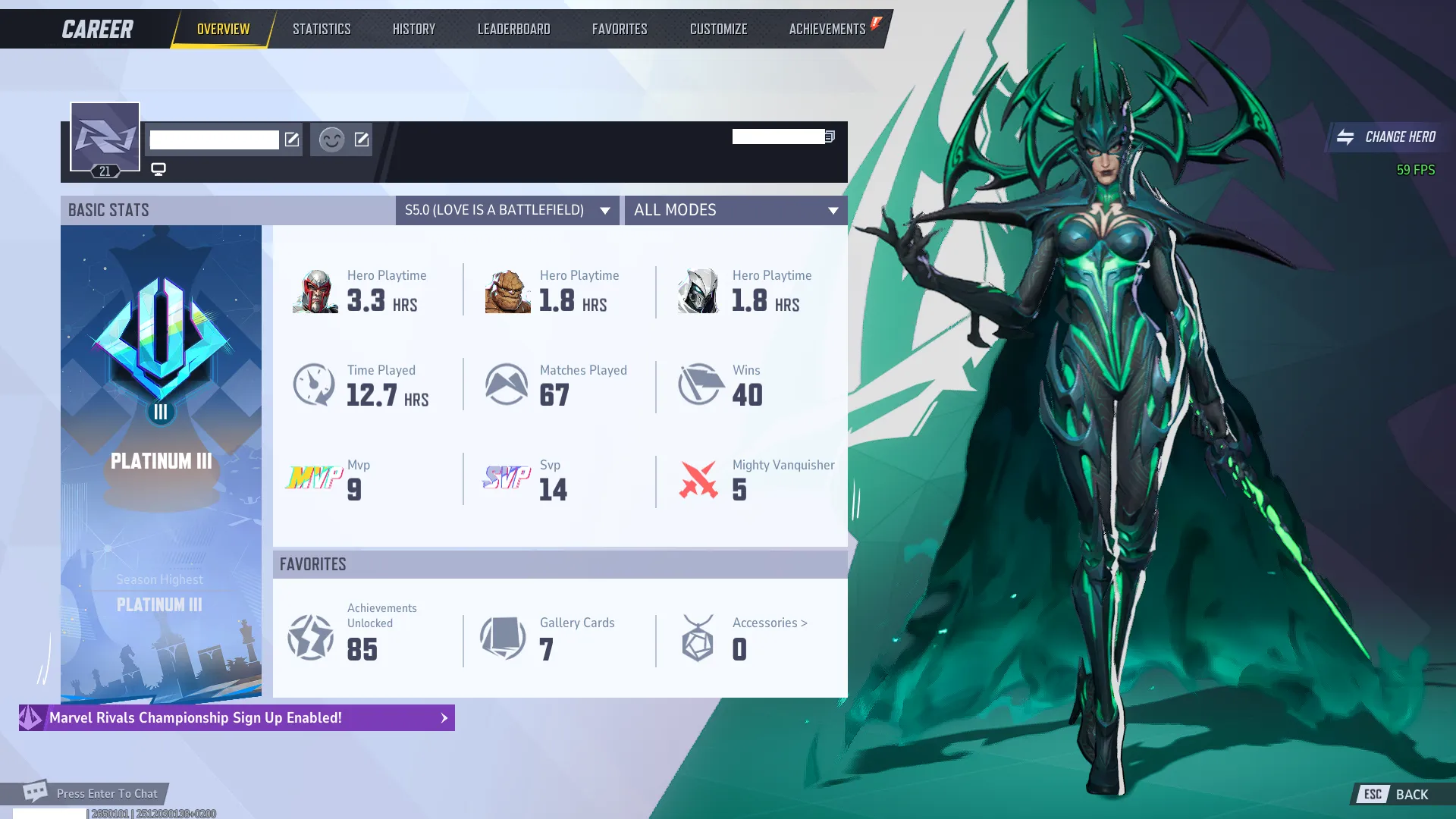Image resolution: width=1456 pixels, height=819 pixels.
Task: Click the Time Played stopwatch icon
Action: pos(314,384)
